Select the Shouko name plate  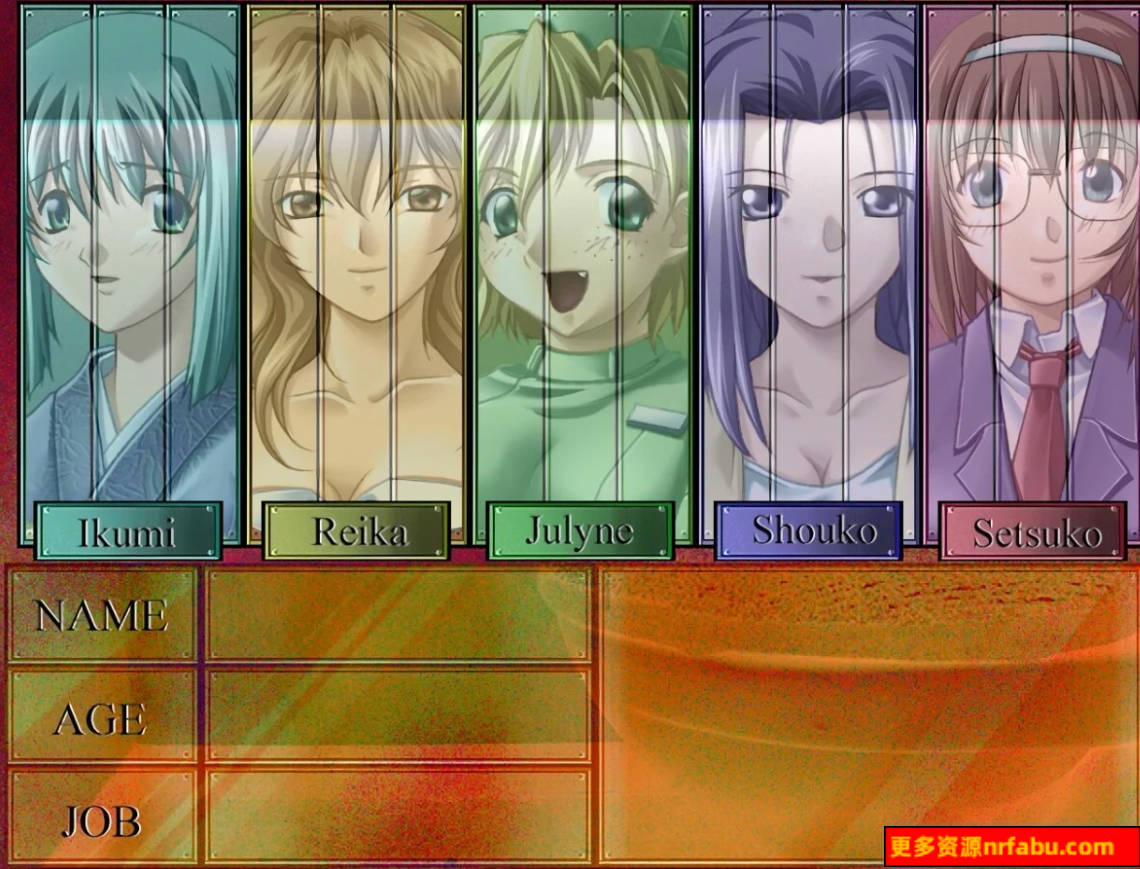[x=808, y=530]
